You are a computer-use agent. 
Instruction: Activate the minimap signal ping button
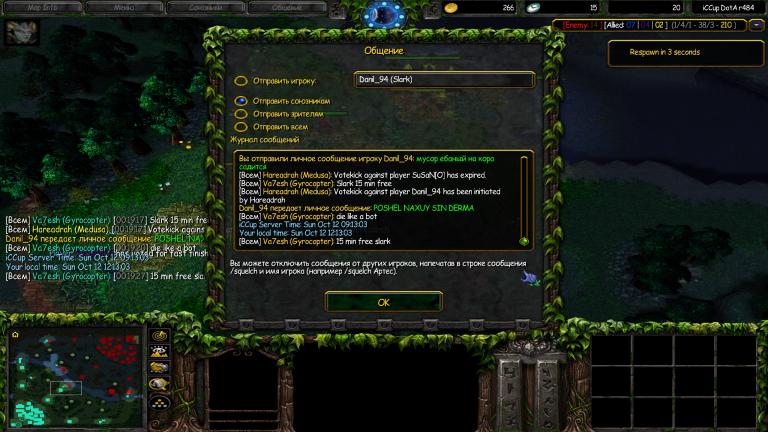tap(159, 335)
